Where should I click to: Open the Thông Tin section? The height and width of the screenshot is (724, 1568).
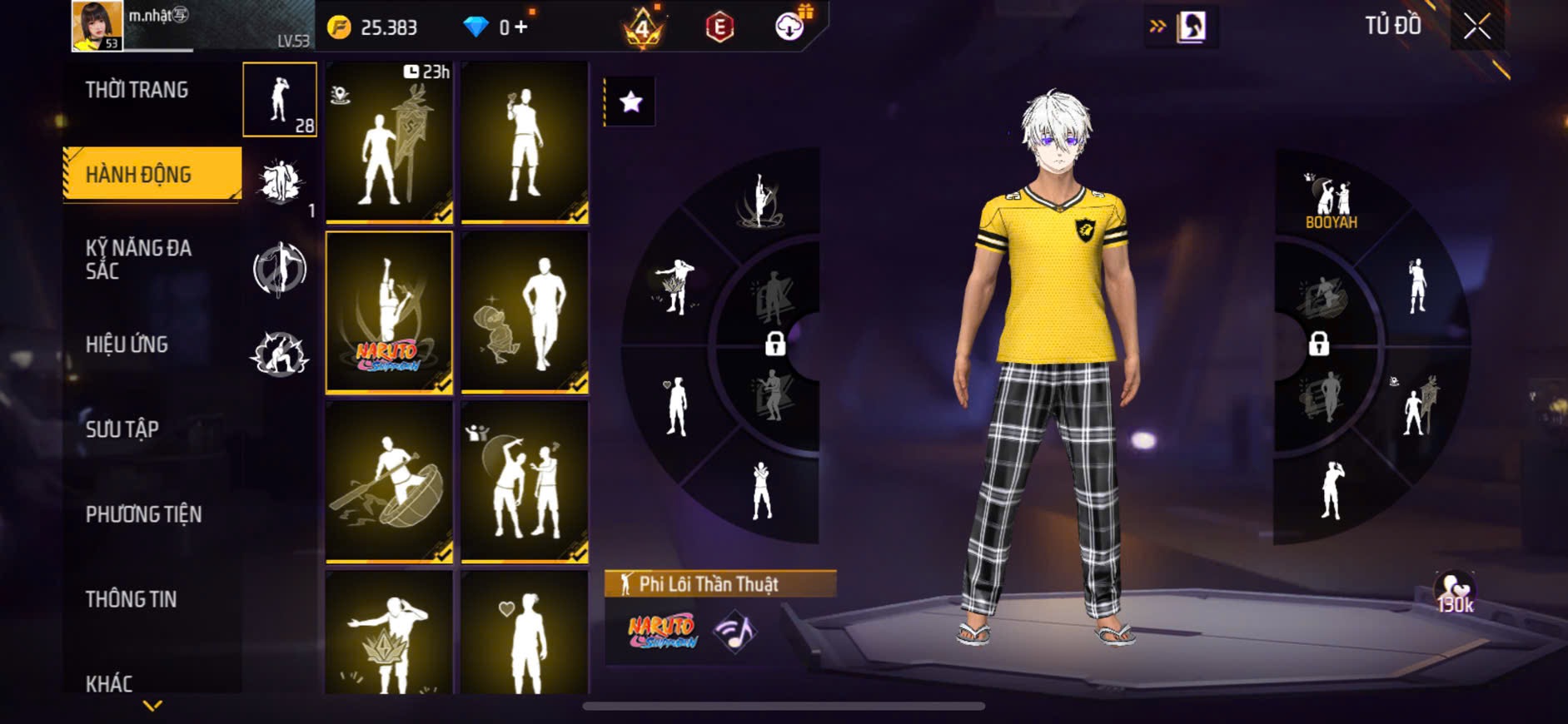131,599
